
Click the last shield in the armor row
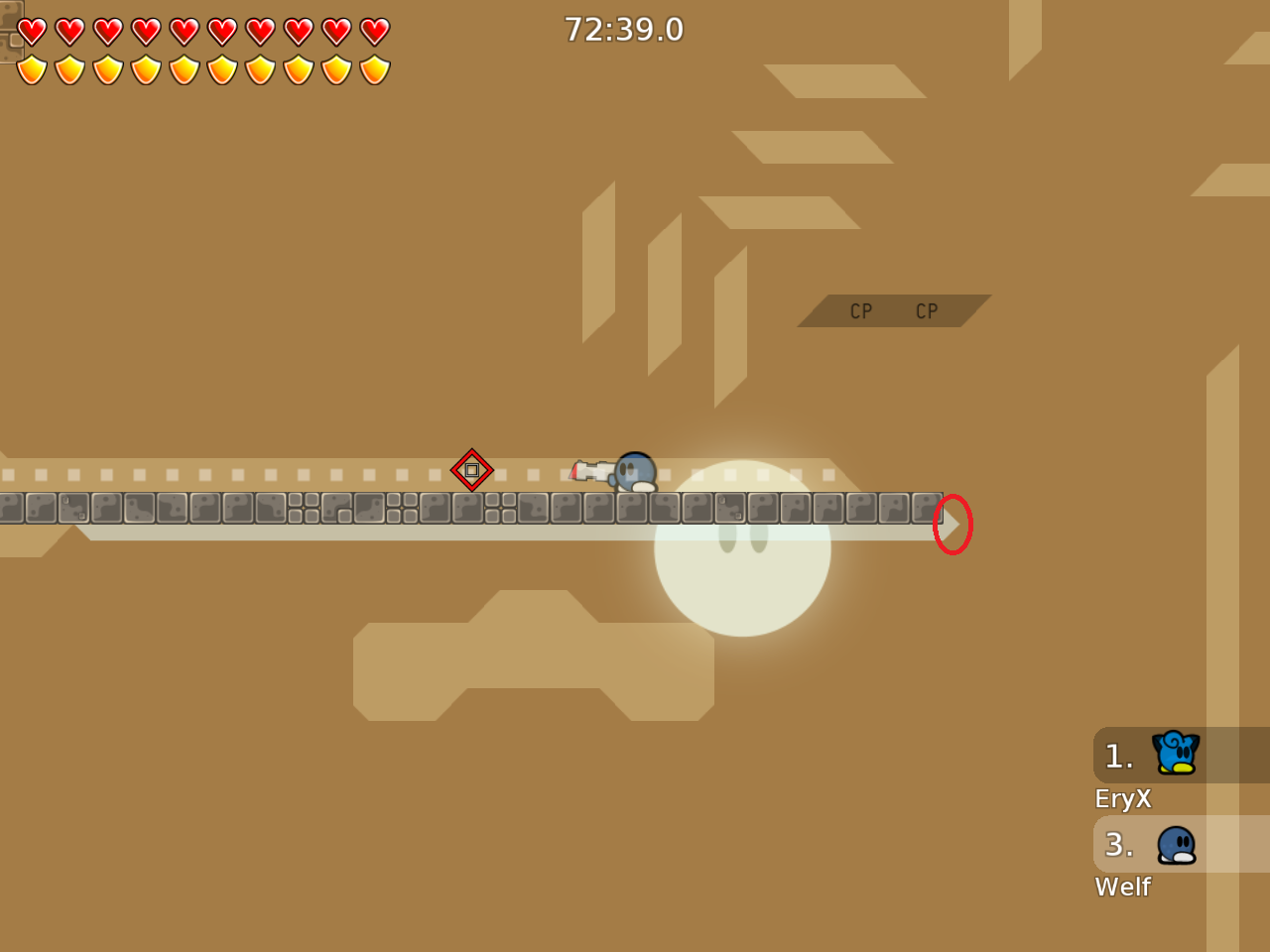pos(374,67)
